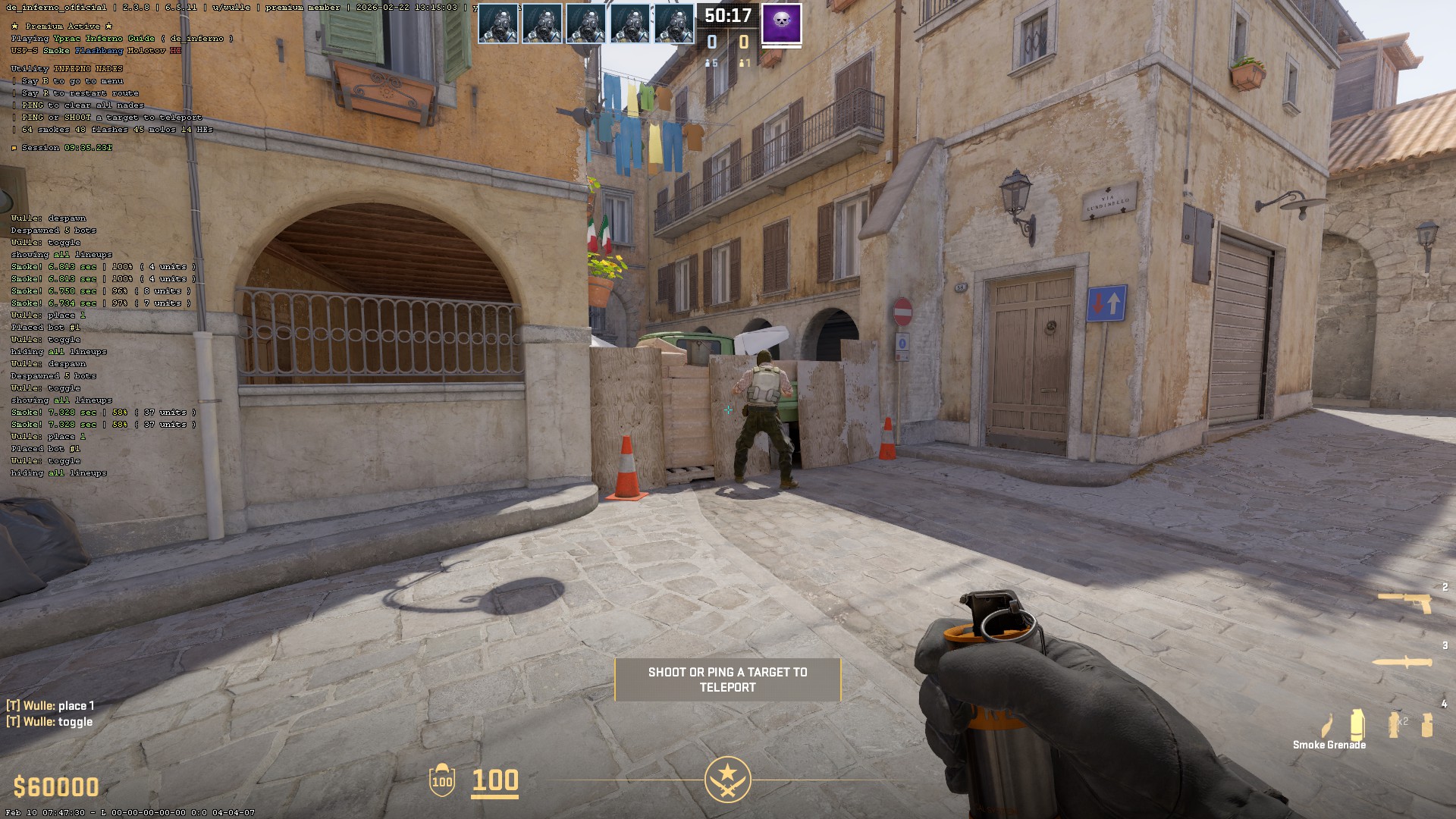Click the star team emblem badge
Image resolution: width=1456 pixels, height=819 pixels.
(x=727, y=779)
